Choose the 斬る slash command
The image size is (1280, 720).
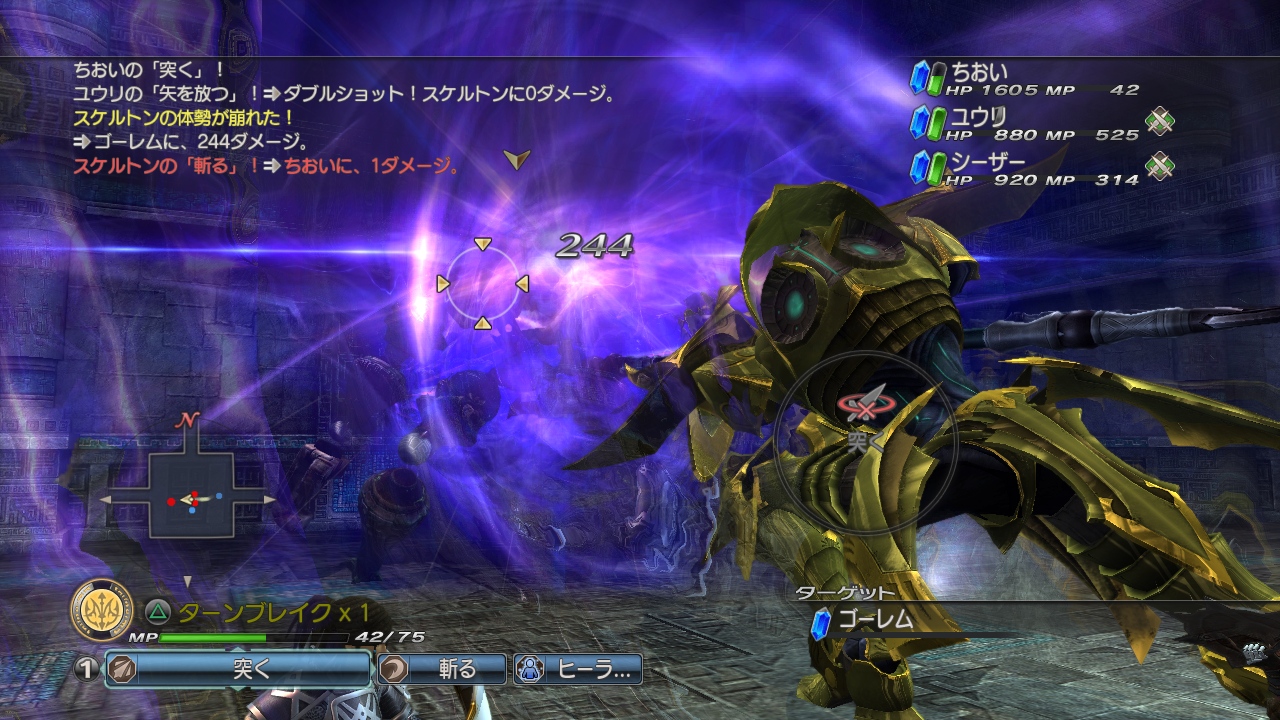point(442,669)
